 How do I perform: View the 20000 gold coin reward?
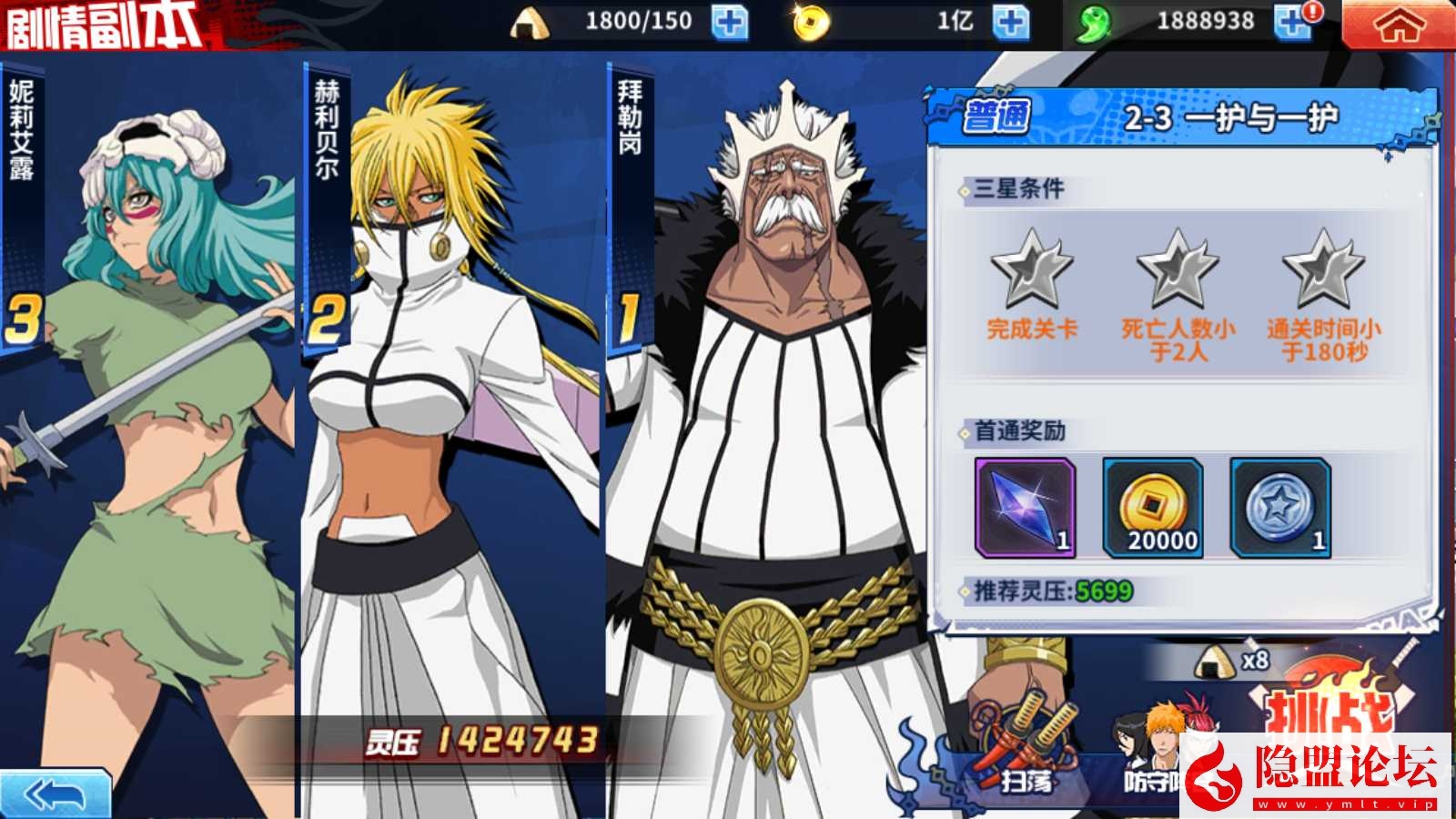pyautogui.click(x=1153, y=507)
